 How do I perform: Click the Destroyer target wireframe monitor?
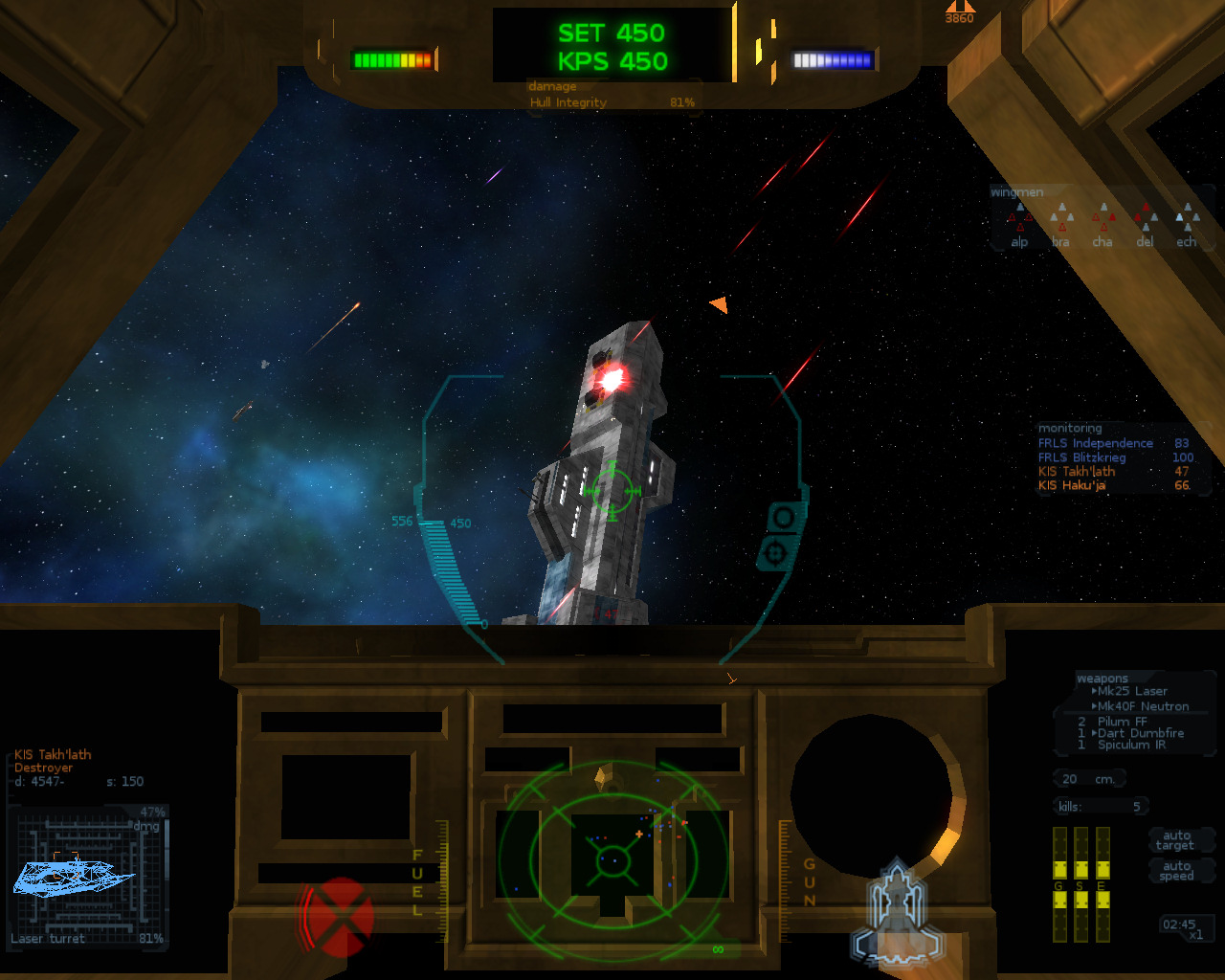coord(88,876)
